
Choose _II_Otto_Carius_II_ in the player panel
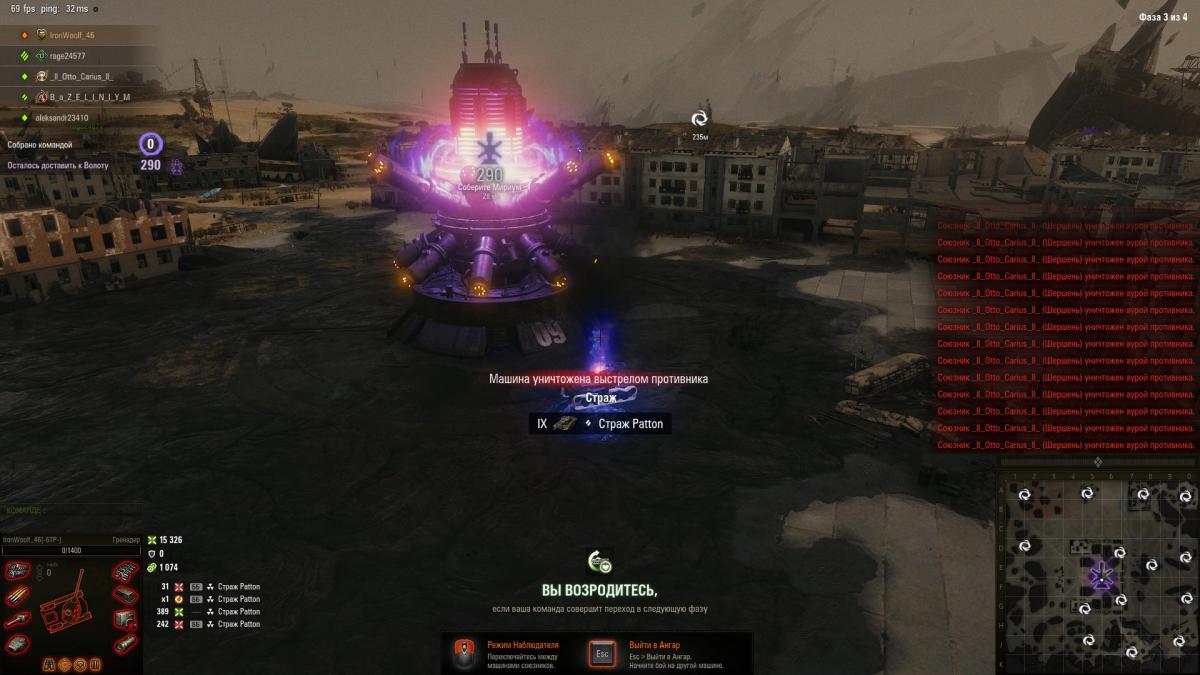tap(82, 76)
